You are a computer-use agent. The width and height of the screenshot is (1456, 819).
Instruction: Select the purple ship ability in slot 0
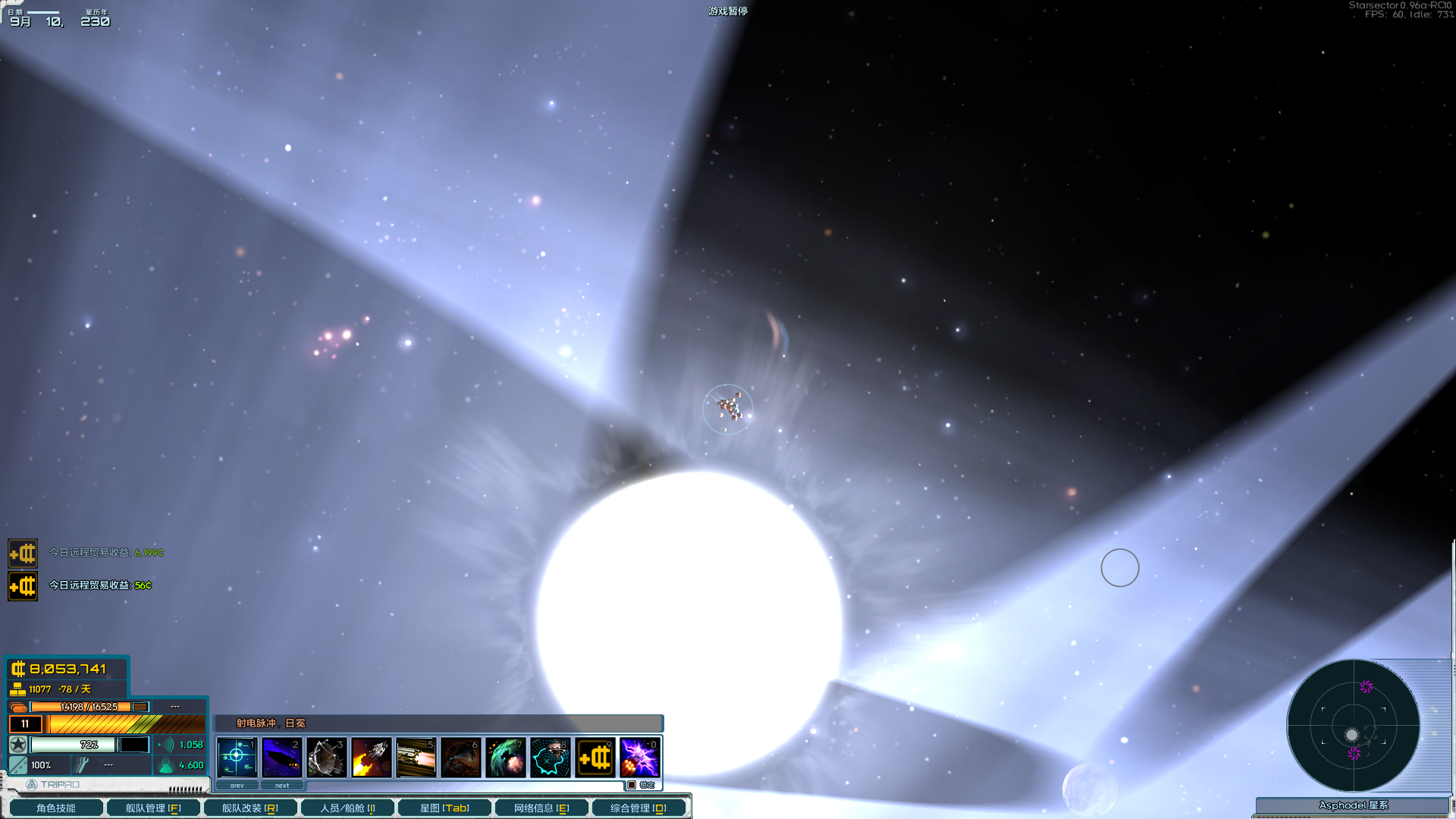click(639, 757)
